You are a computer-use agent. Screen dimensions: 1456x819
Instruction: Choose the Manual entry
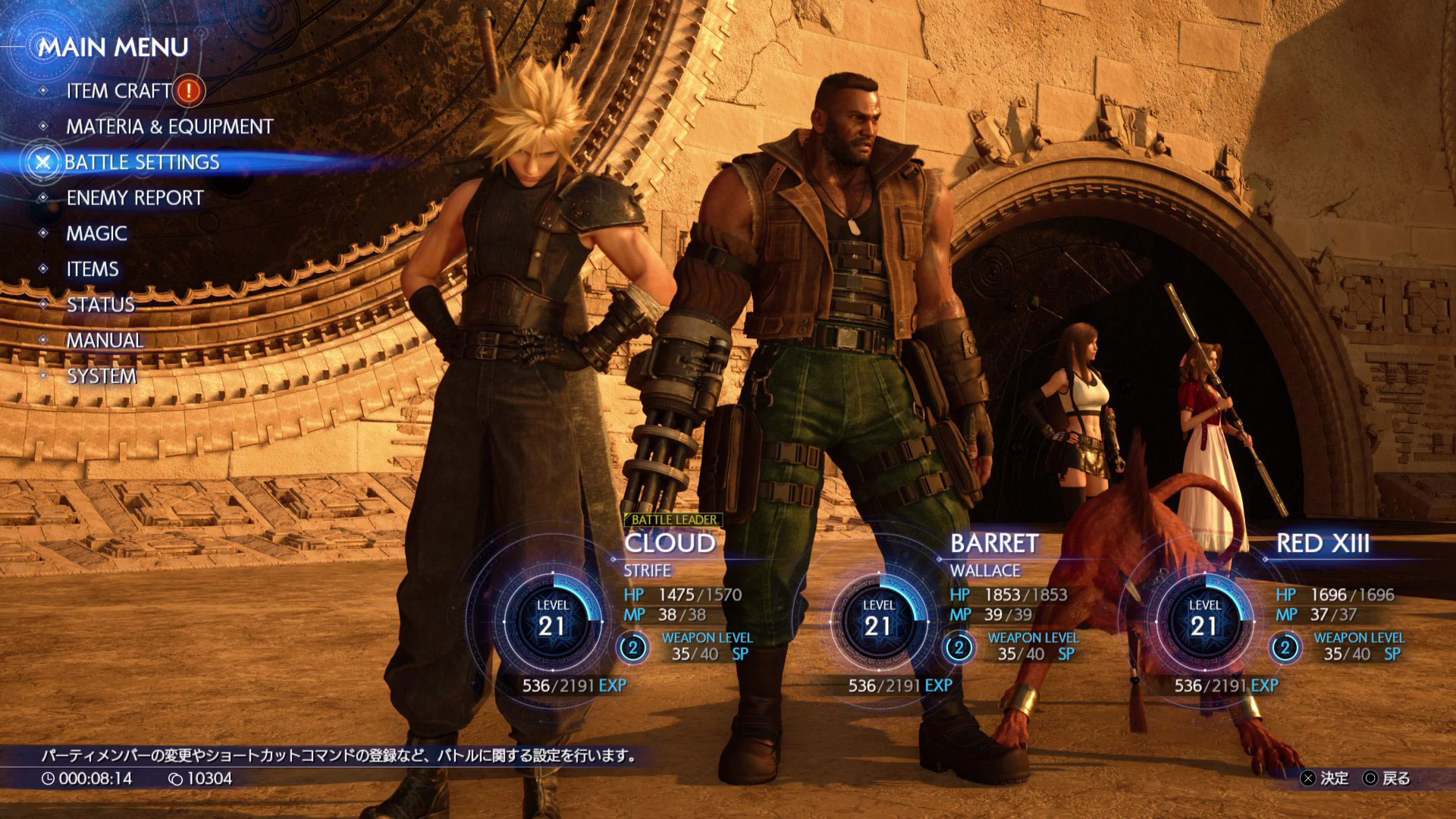(105, 340)
